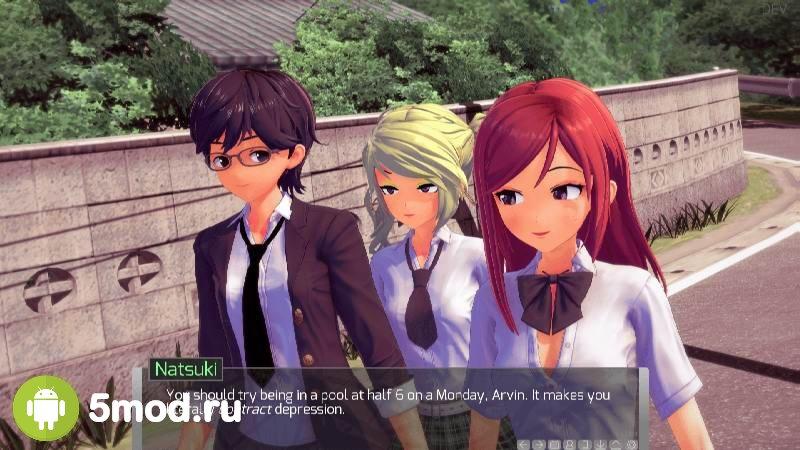800x450 pixels.
Task: Open settings with the gear icon
Action: 631,444
